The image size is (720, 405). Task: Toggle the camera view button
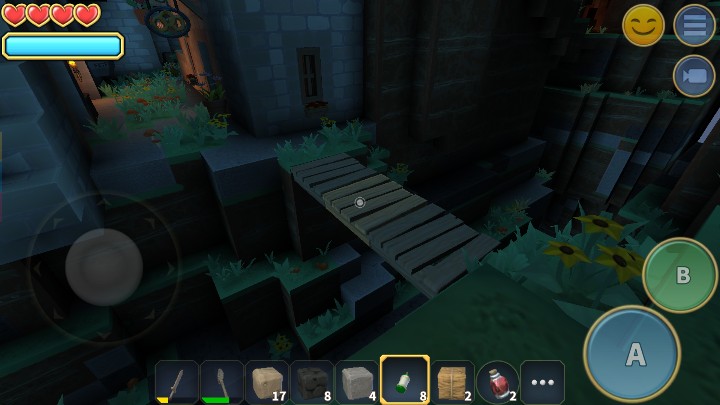[x=694, y=76]
